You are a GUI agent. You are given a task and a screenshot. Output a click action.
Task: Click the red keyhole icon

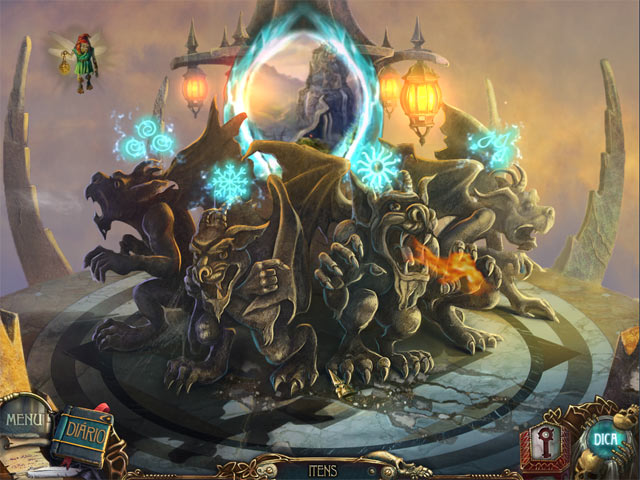[542, 442]
